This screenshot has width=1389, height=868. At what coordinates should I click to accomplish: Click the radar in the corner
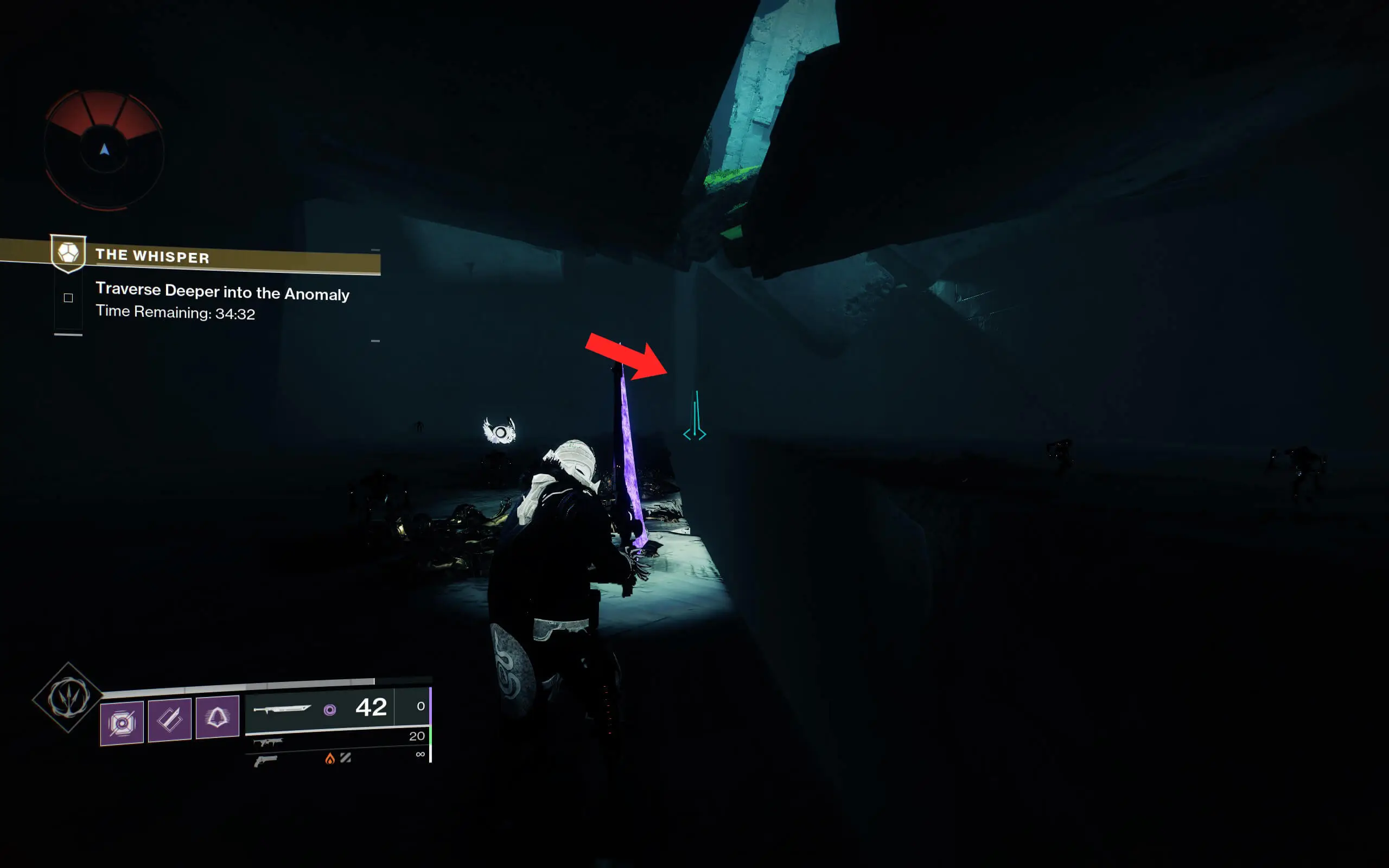pyautogui.click(x=105, y=150)
